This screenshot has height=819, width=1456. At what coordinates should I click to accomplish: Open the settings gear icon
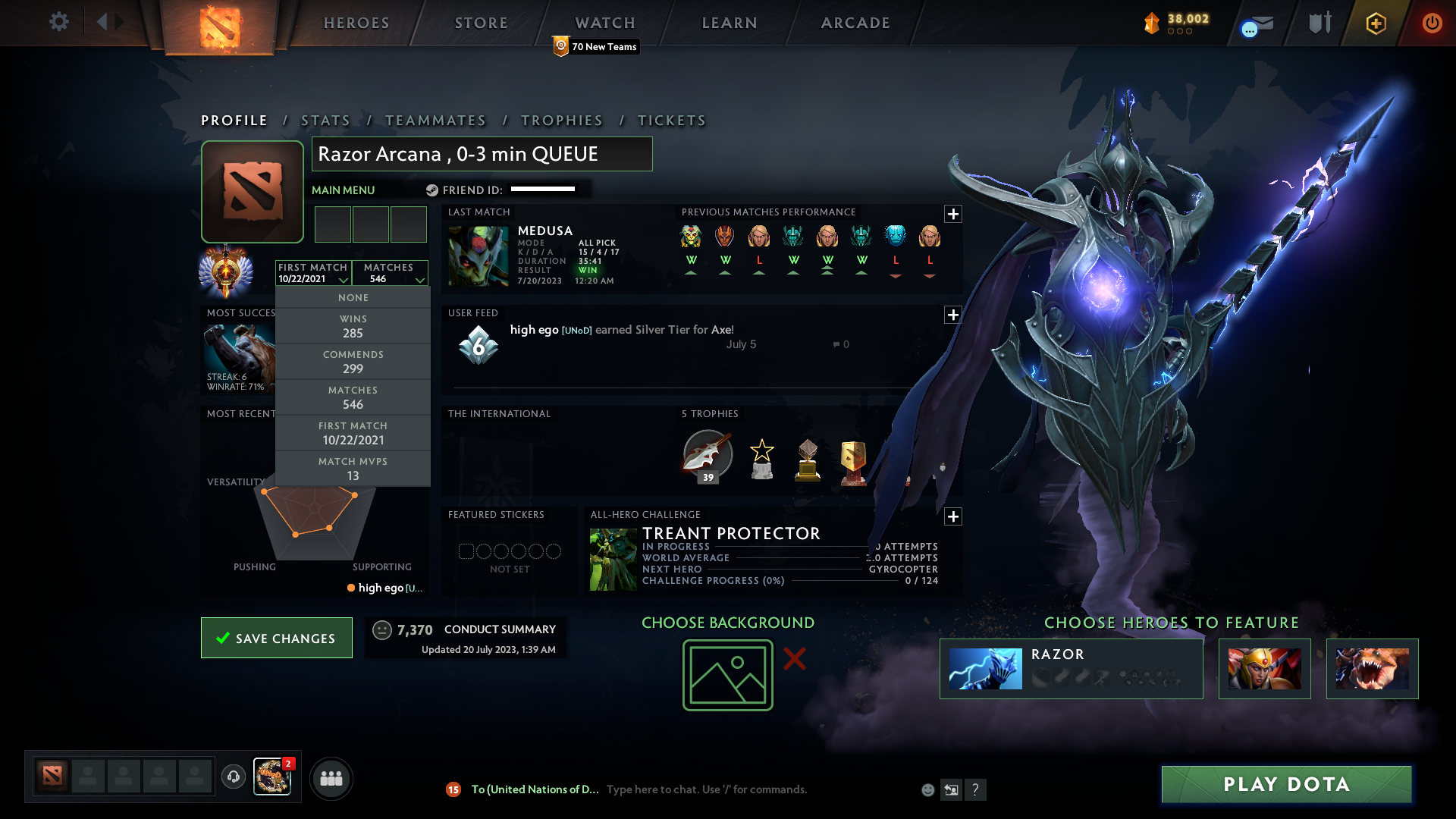click(x=58, y=22)
